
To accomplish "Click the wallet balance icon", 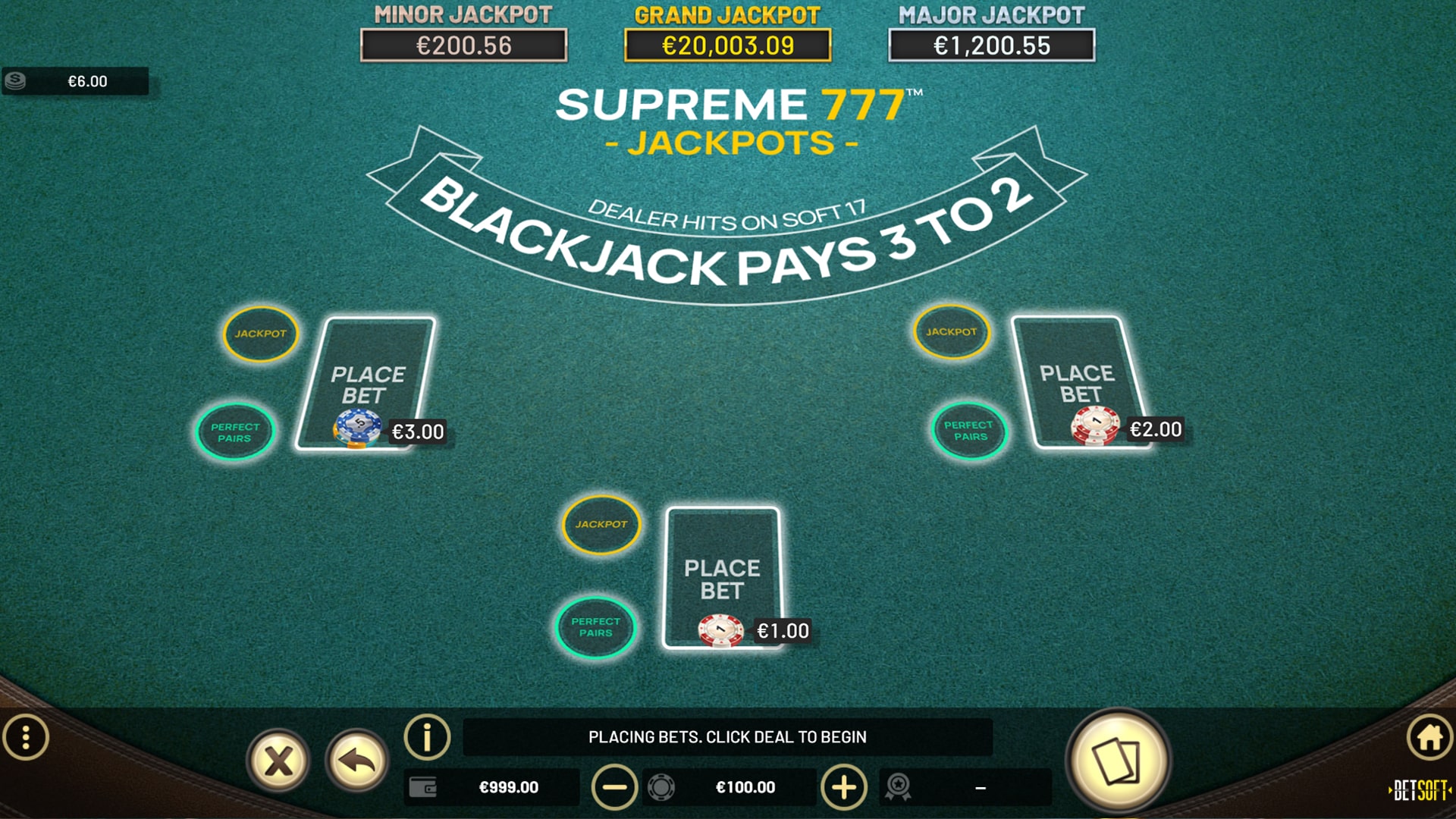I will click(425, 787).
